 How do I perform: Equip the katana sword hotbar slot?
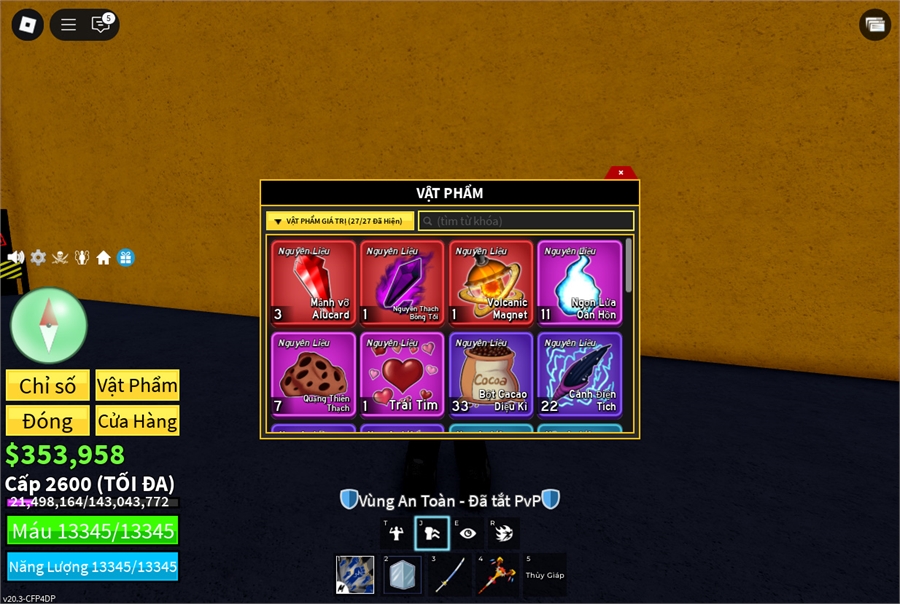[450, 575]
